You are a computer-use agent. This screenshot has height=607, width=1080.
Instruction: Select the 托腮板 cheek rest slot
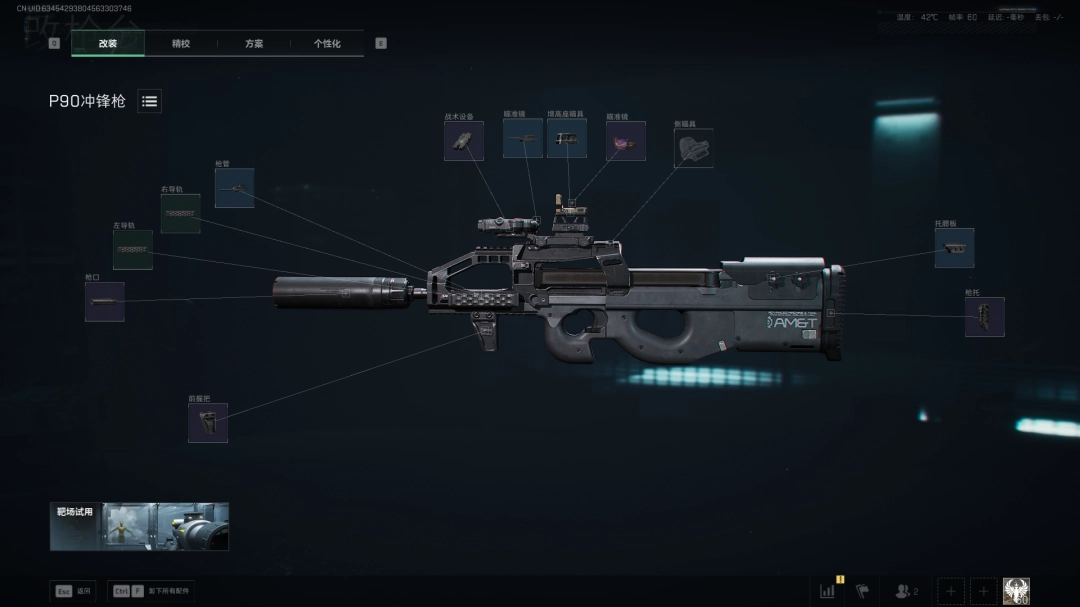(954, 248)
